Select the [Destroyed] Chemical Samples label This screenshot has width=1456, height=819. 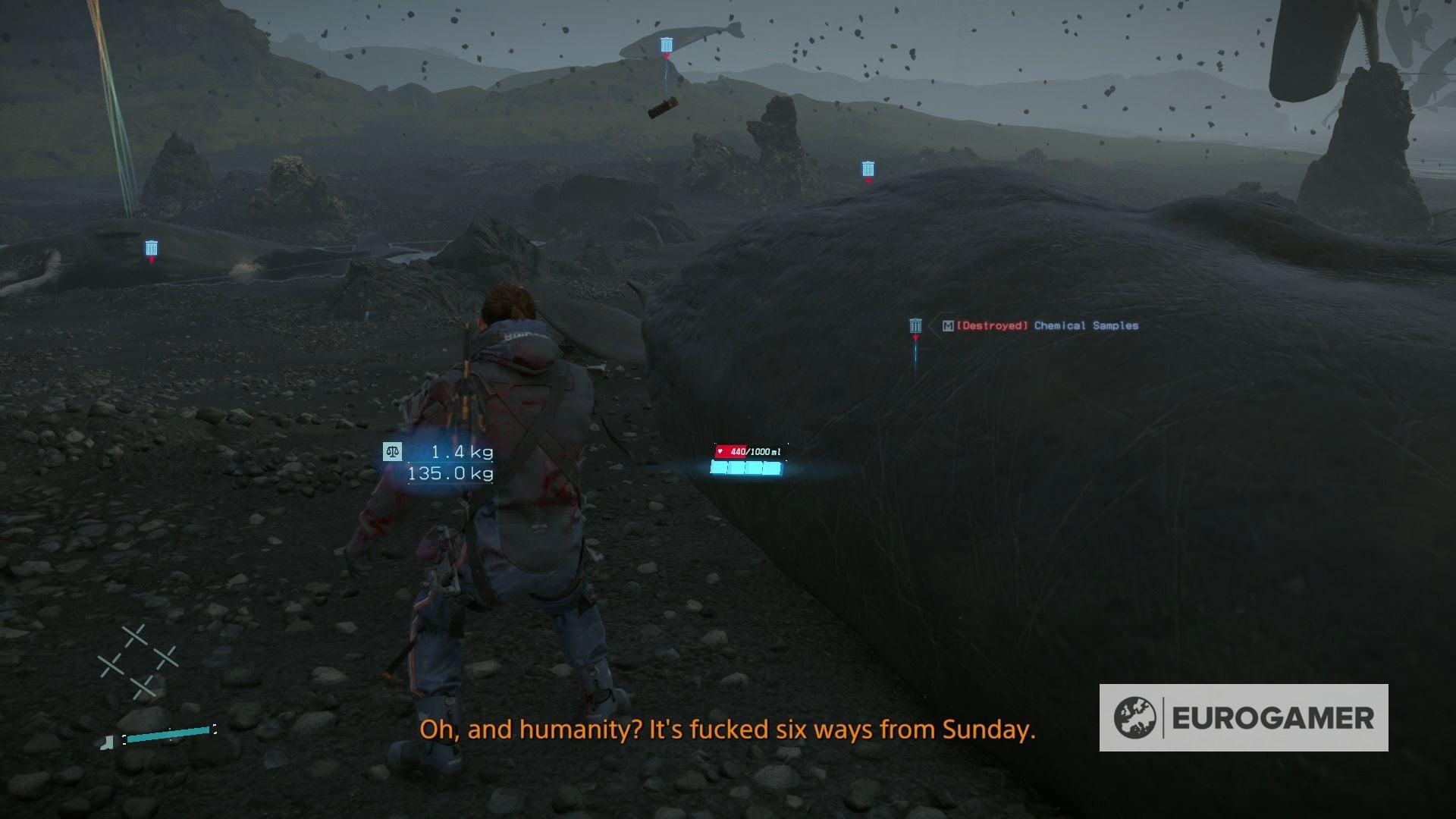click(1046, 326)
